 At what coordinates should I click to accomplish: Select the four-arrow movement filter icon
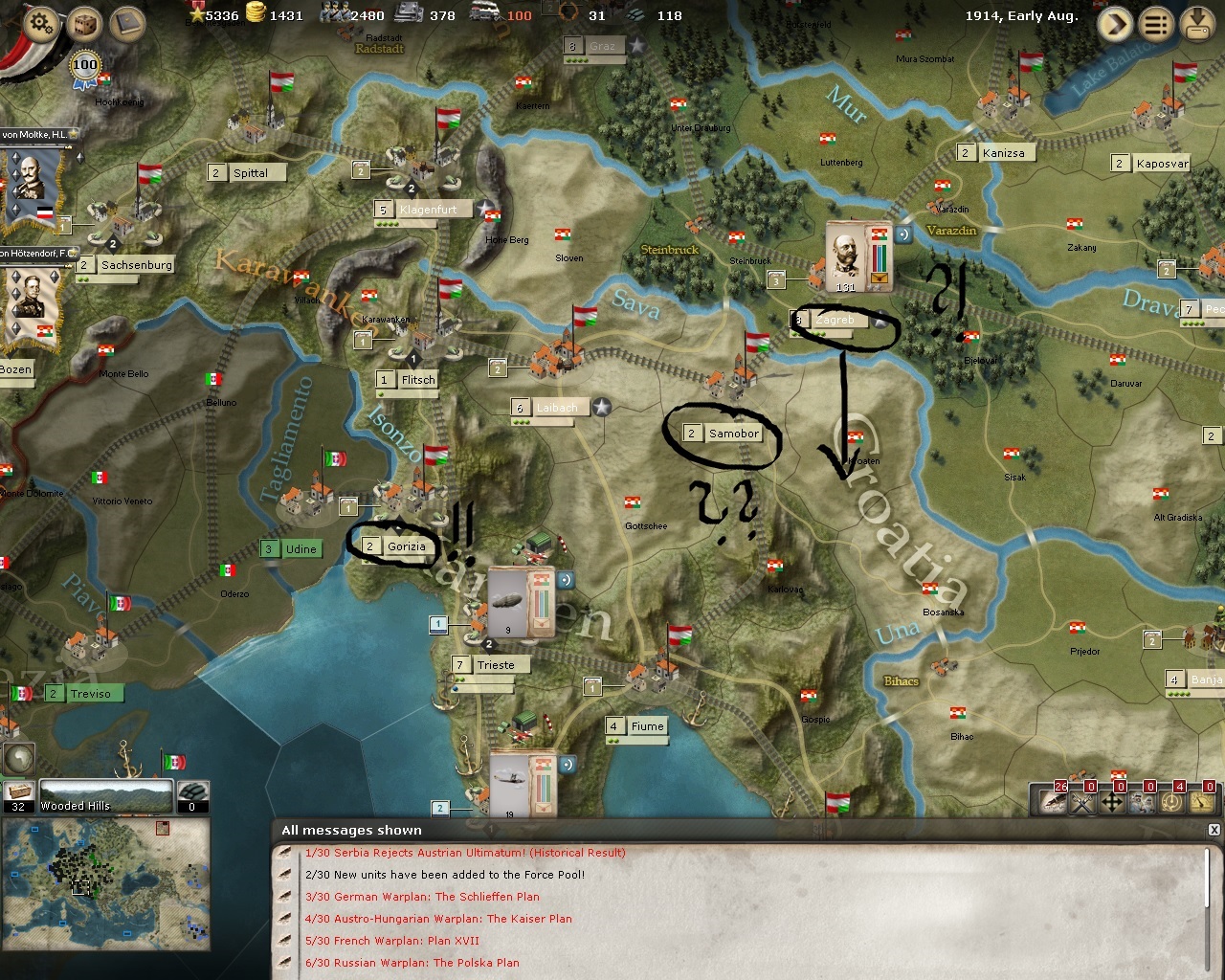point(1112,800)
